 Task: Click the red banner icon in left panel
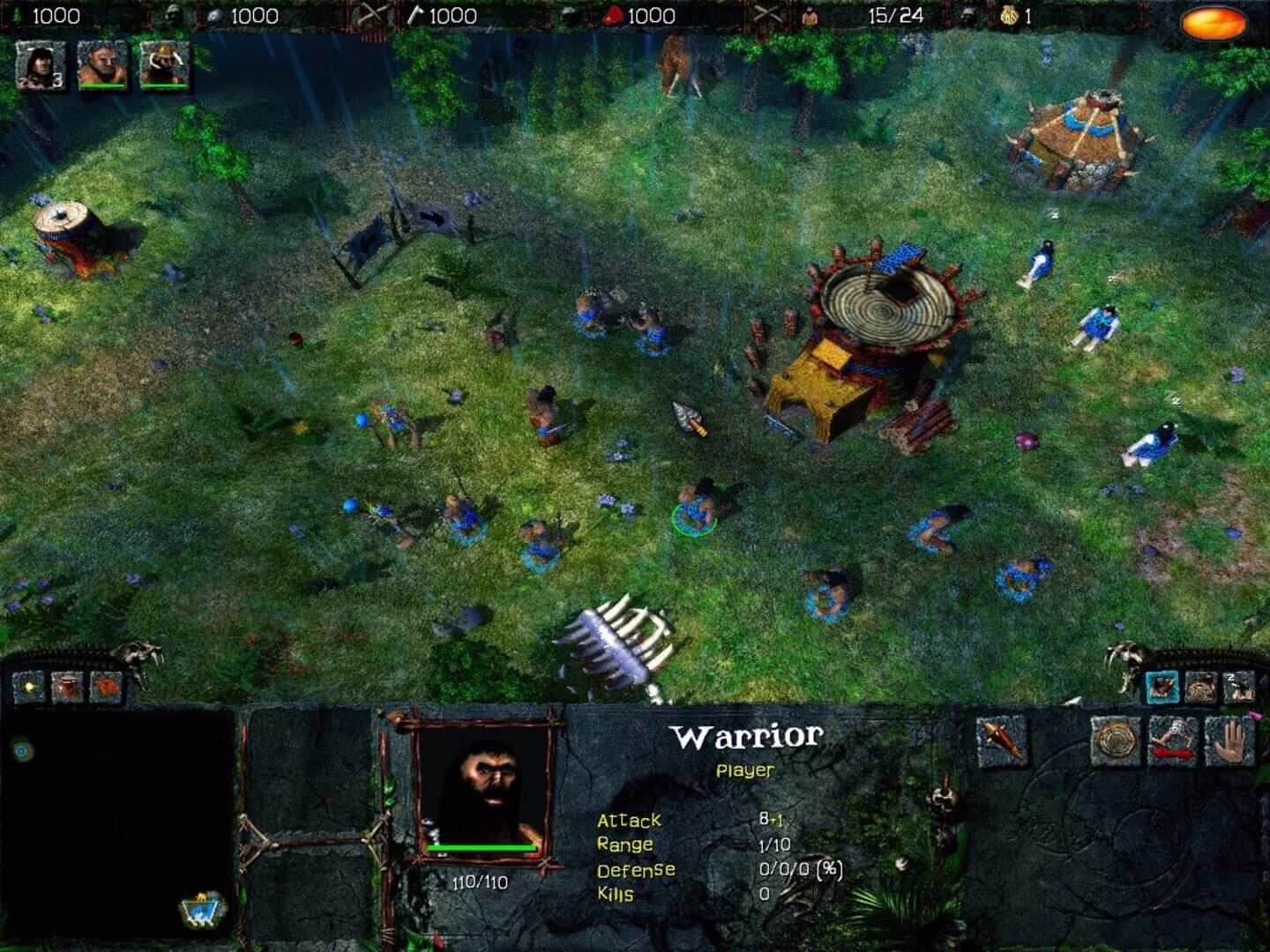(107, 686)
